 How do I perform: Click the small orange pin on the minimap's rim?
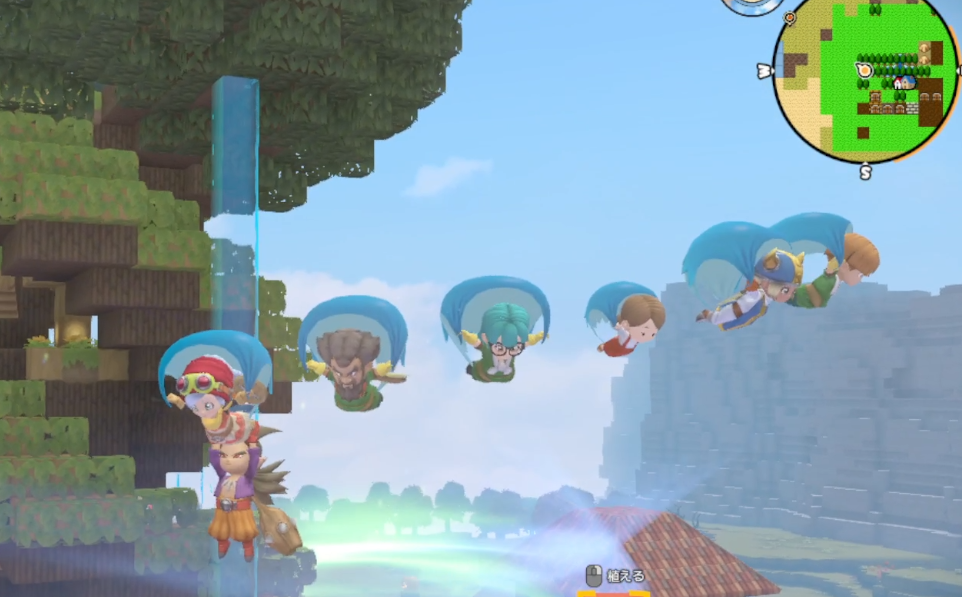[790, 18]
